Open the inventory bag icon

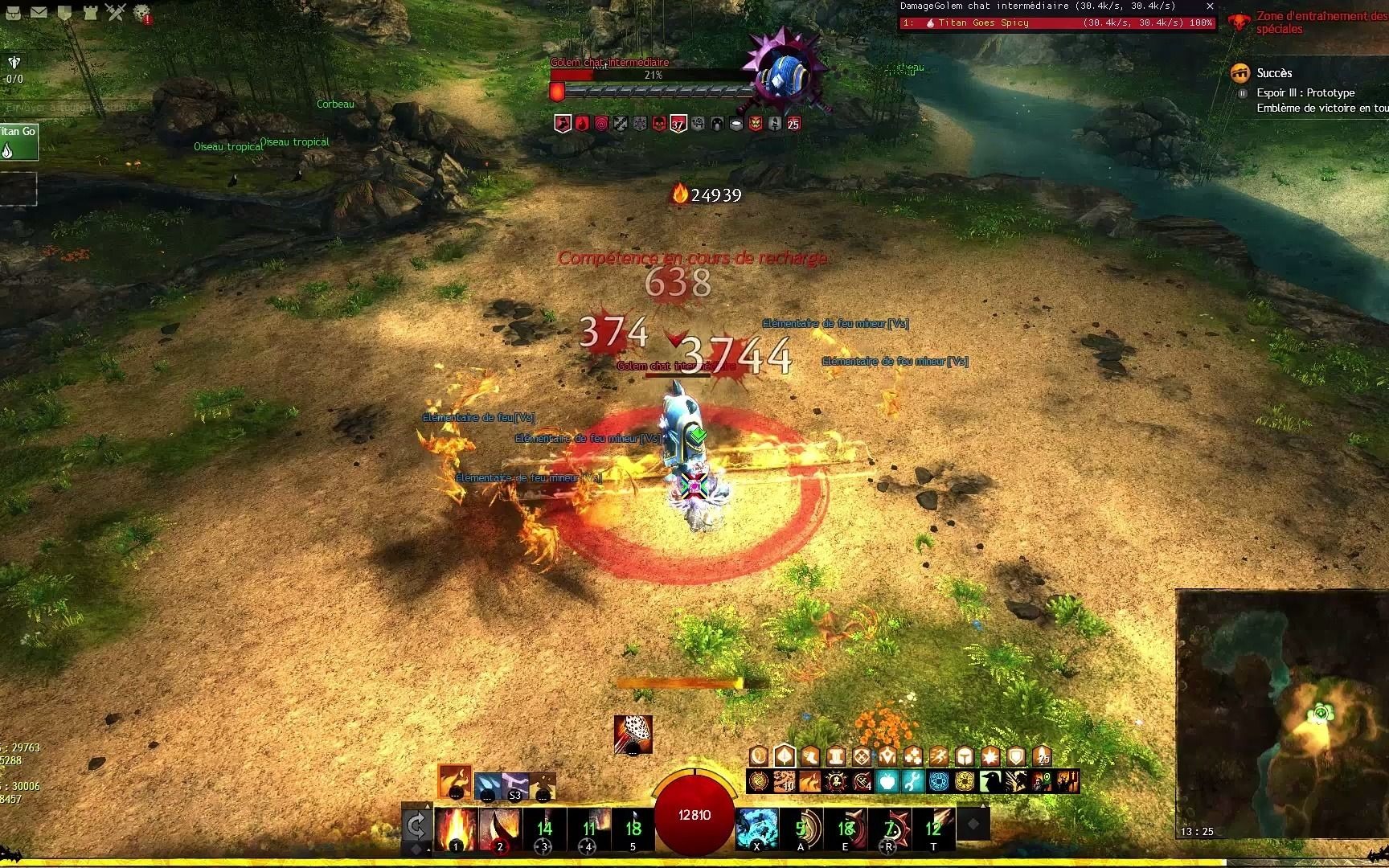click(13, 12)
